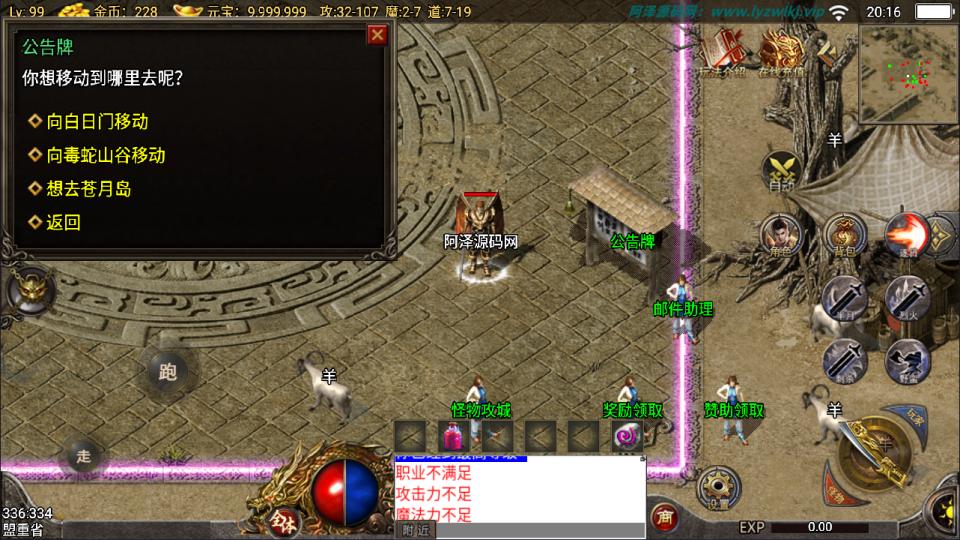Toggle 自动 auto-battle crossed swords button
Screen dimensions: 960x540
781,170
